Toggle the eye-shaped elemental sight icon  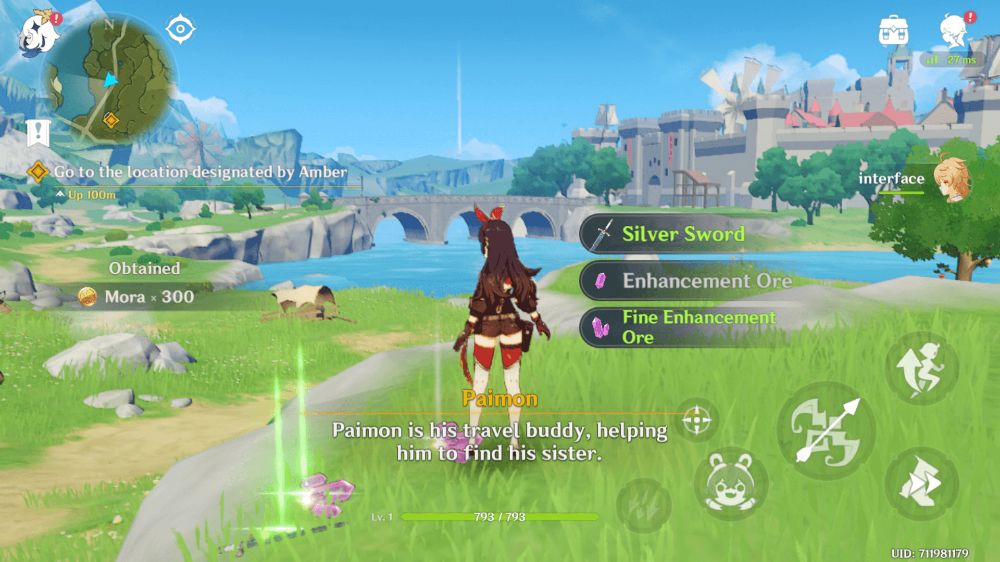click(180, 29)
